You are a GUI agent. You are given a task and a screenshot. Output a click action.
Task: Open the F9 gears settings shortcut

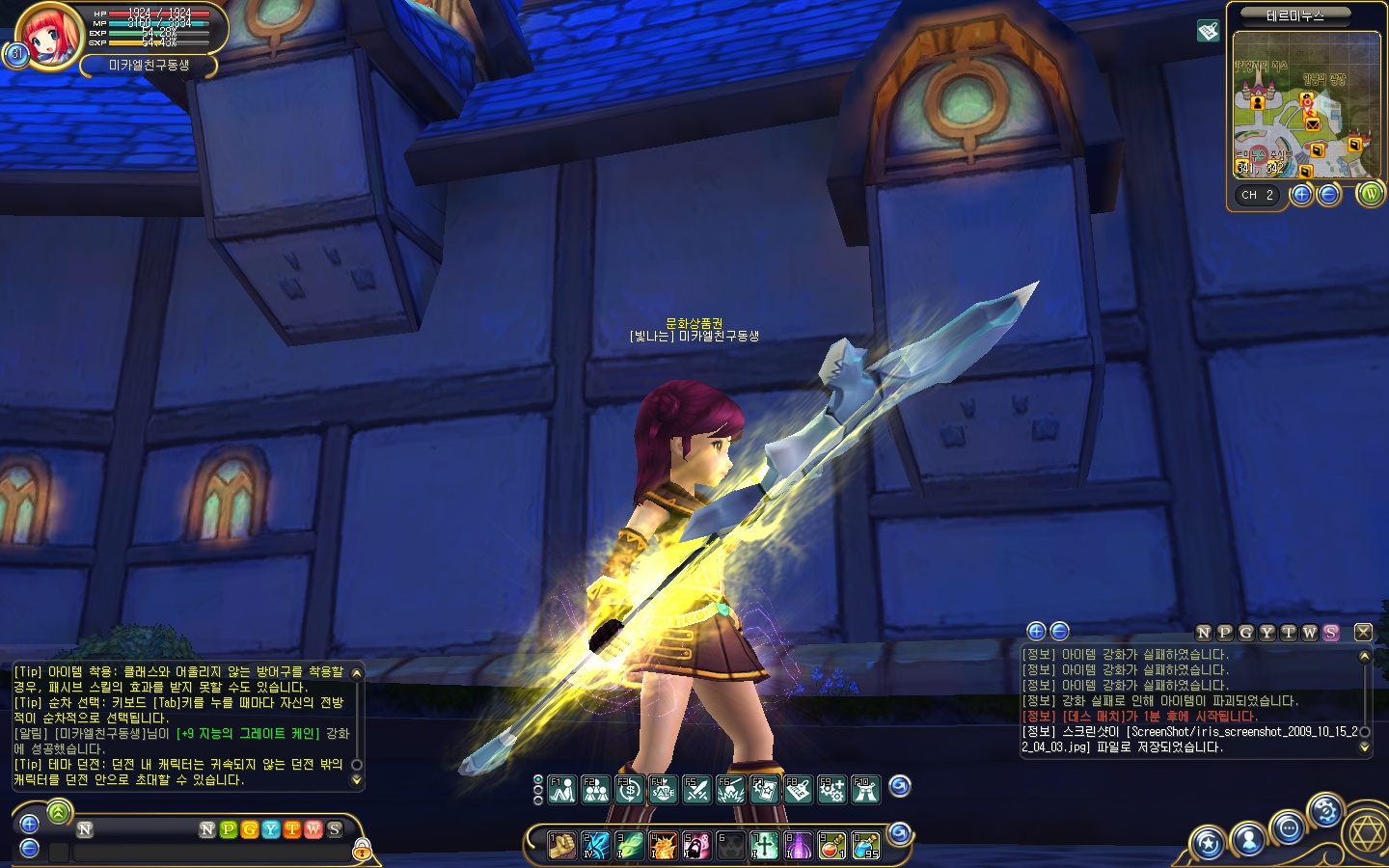[x=831, y=790]
